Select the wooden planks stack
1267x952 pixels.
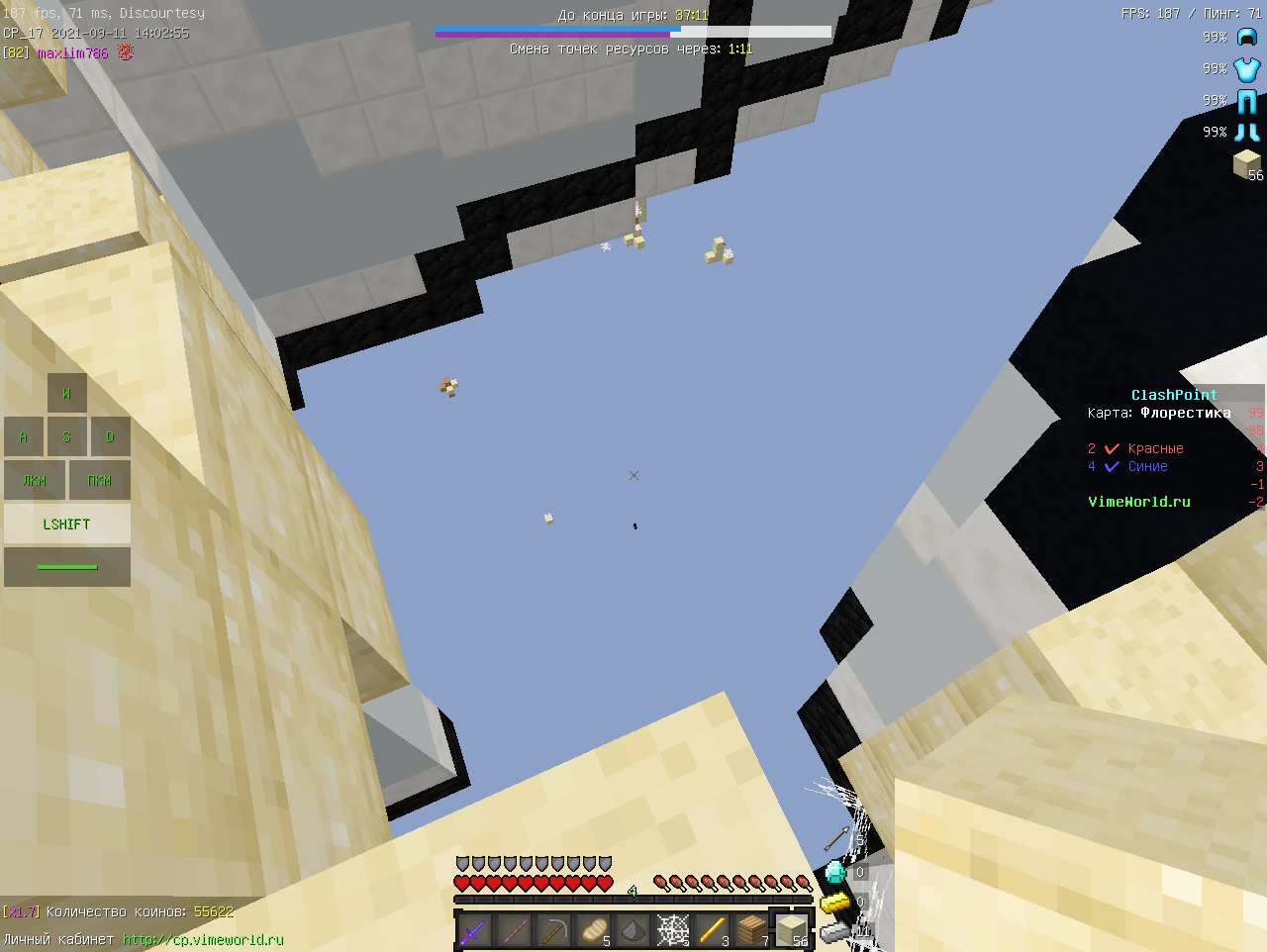coord(750,930)
